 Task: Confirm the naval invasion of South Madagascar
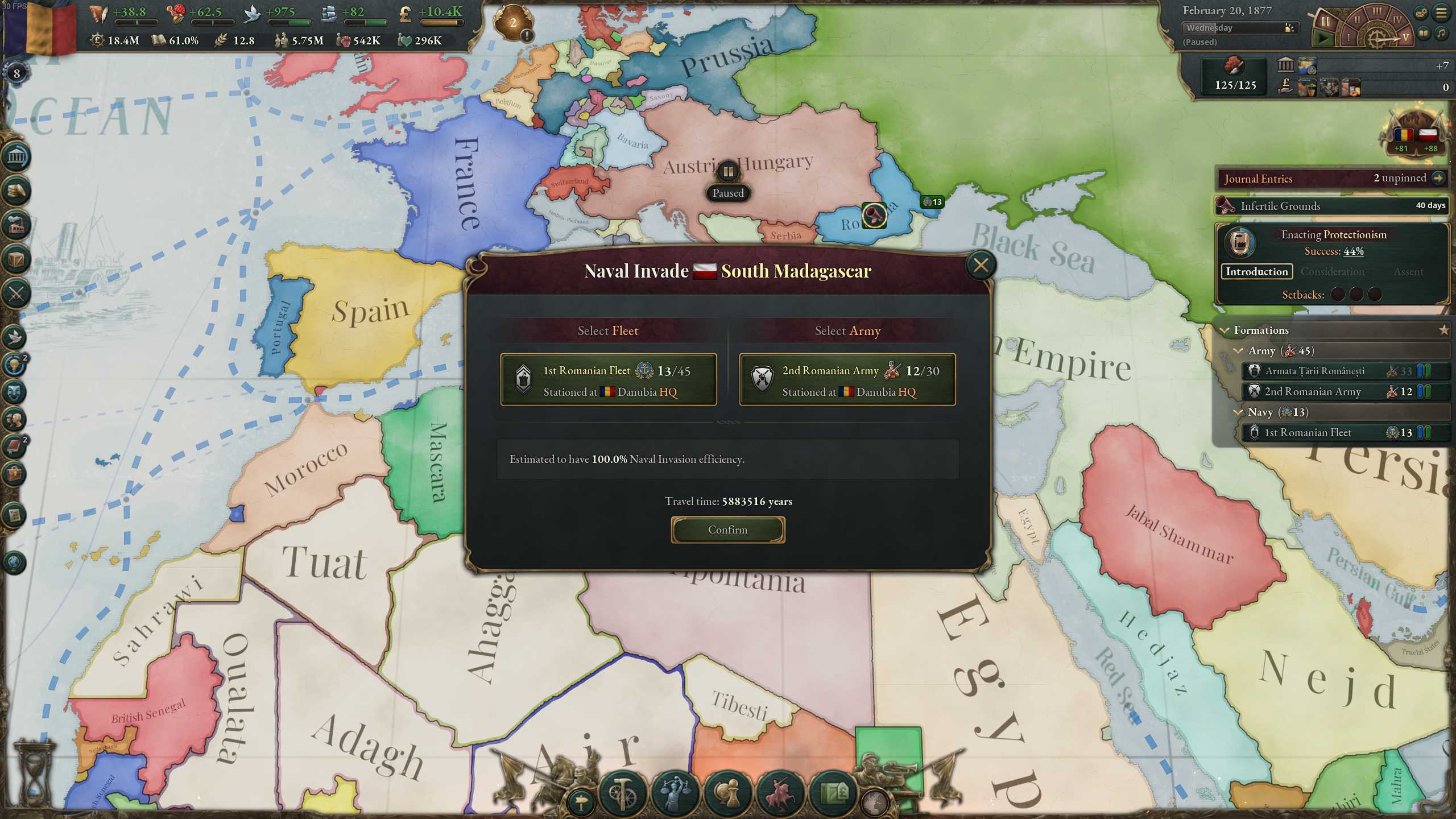(727, 529)
